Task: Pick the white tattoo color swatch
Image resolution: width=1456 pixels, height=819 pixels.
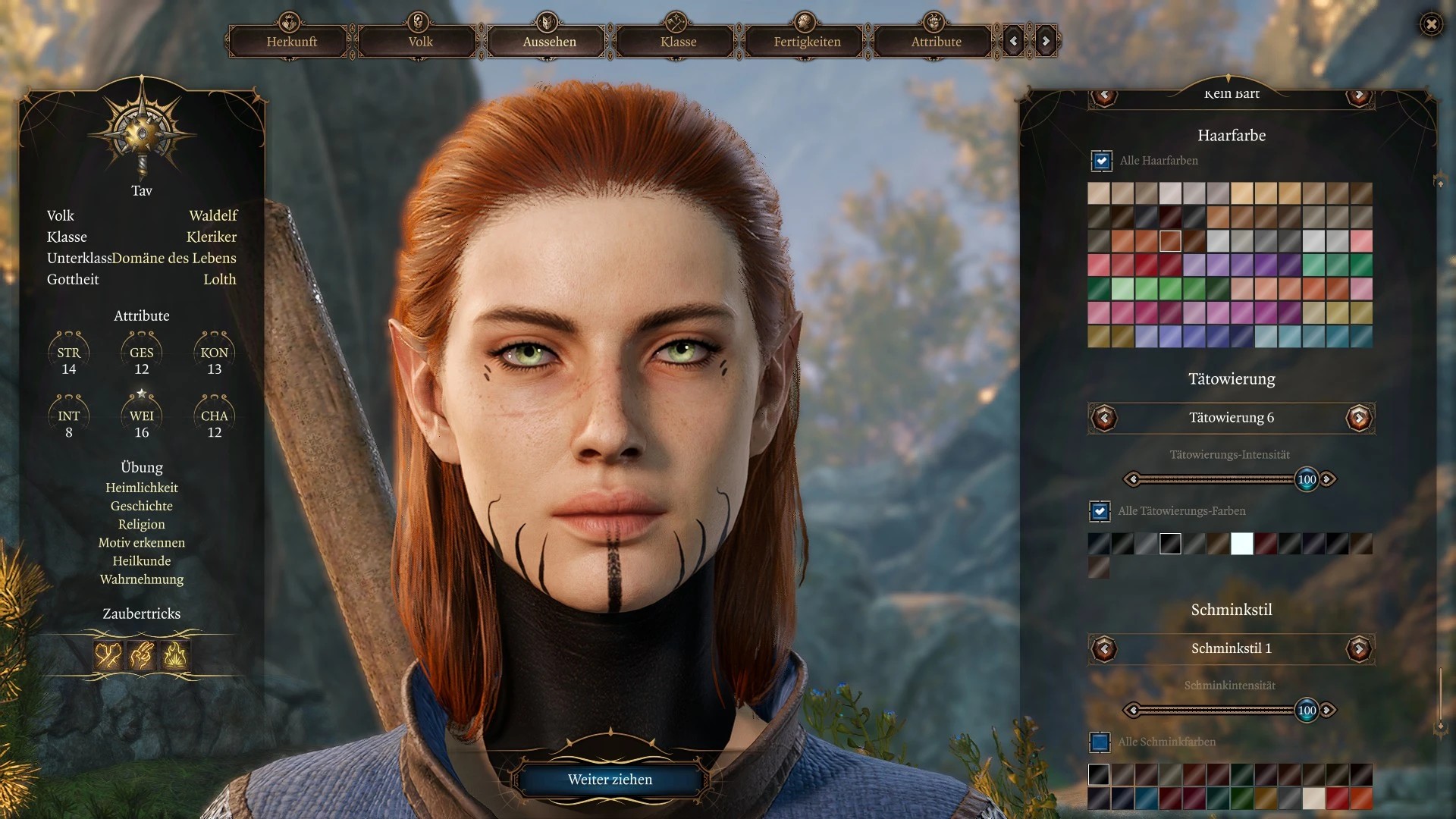Action: [1241, 544]
